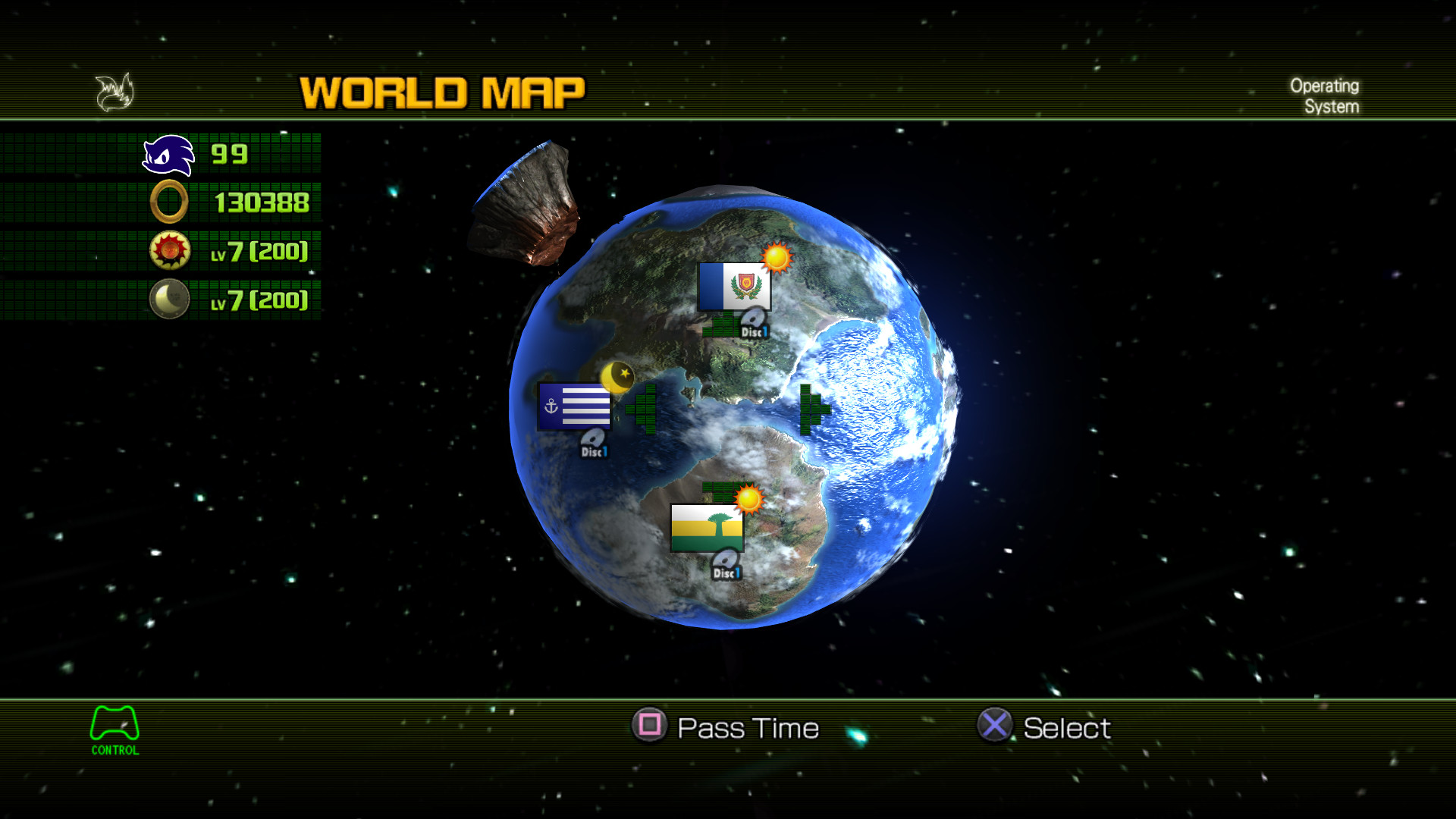Toggle the sun icon above the Spagonia flag
This screenshot has width=1456, height=819.
(777, 259)
